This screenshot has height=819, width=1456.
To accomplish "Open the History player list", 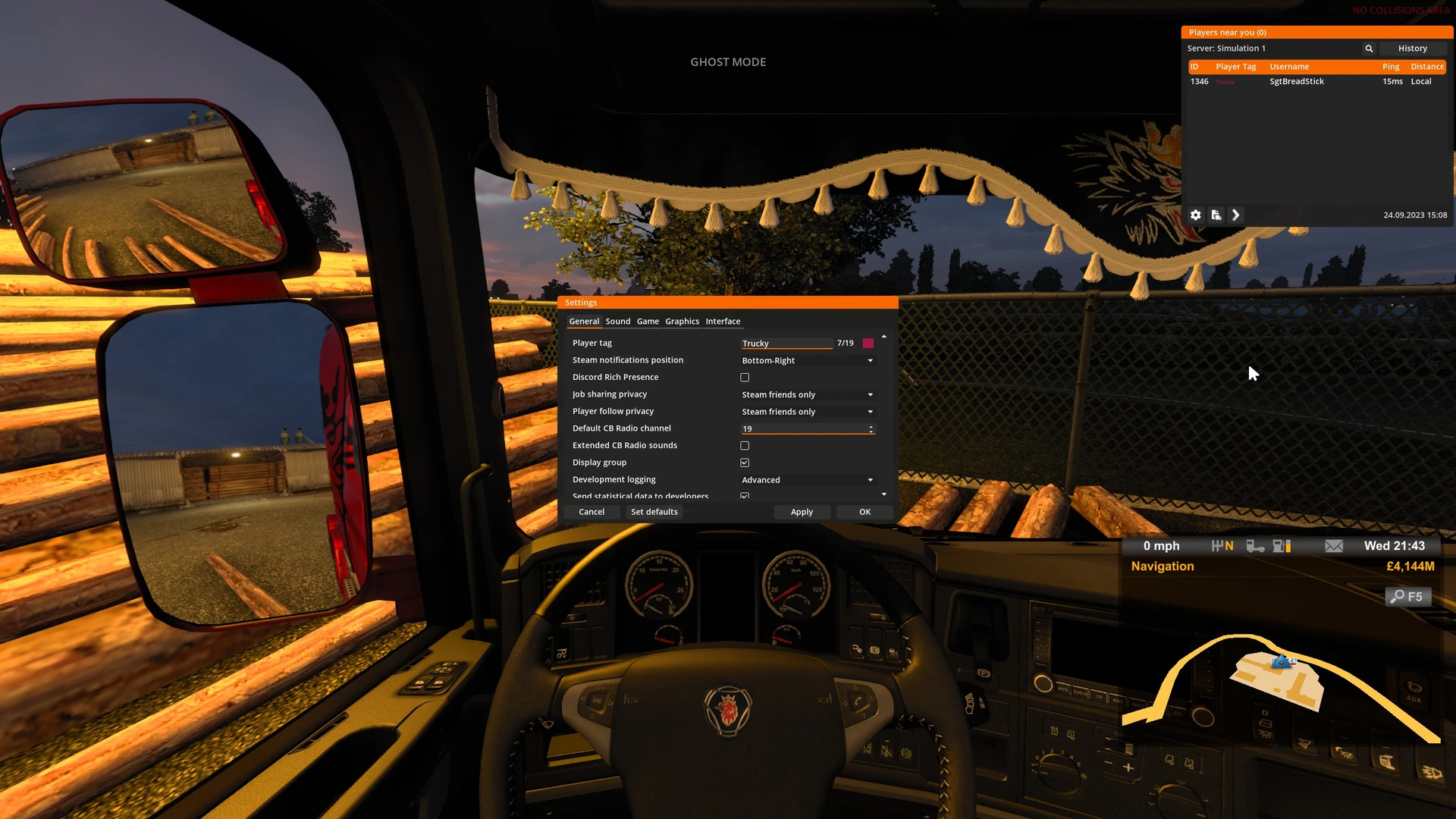I will pos(1412,49).
